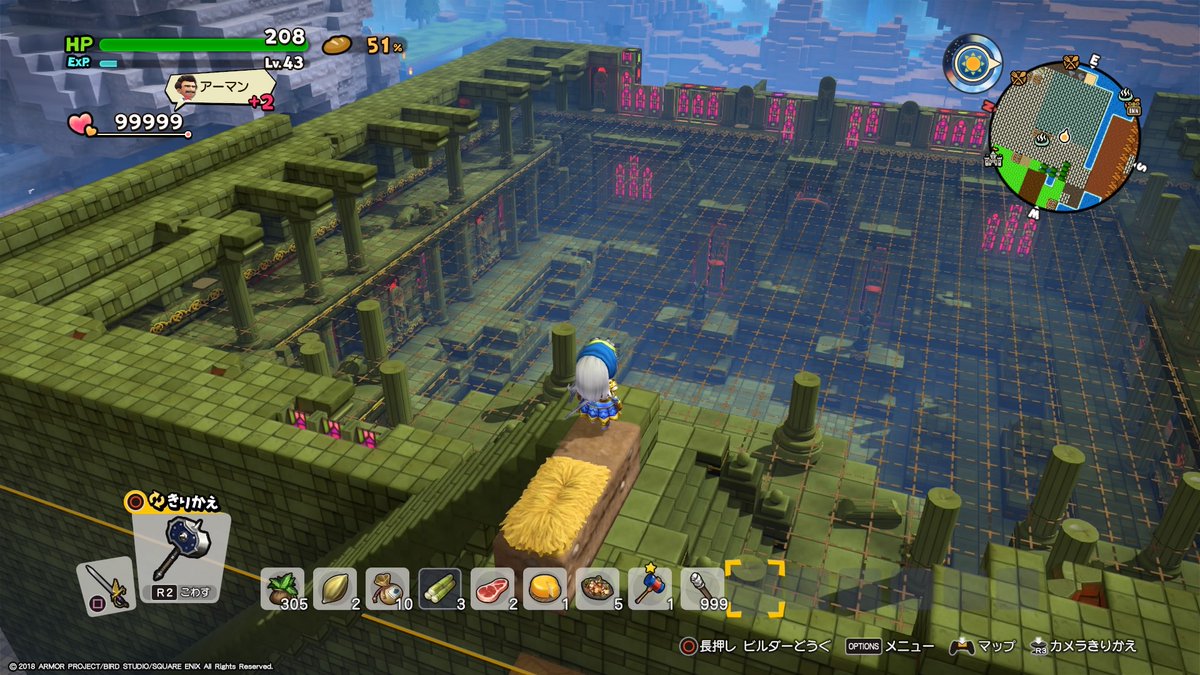Select the pink heart gratitude icon

tap(80, 123)
